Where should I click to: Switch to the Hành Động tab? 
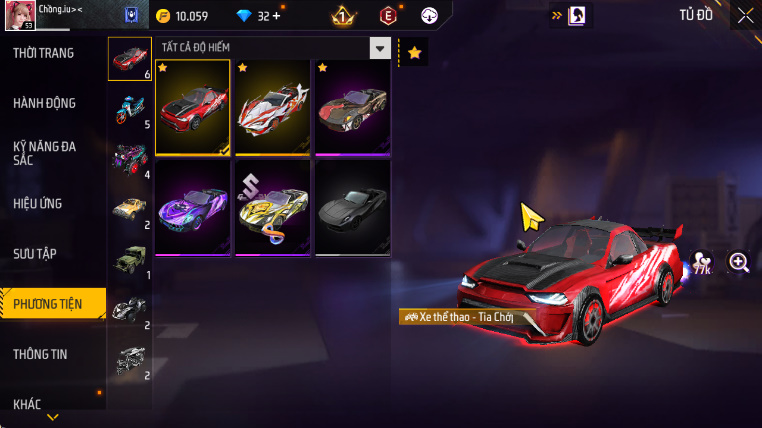45,103
